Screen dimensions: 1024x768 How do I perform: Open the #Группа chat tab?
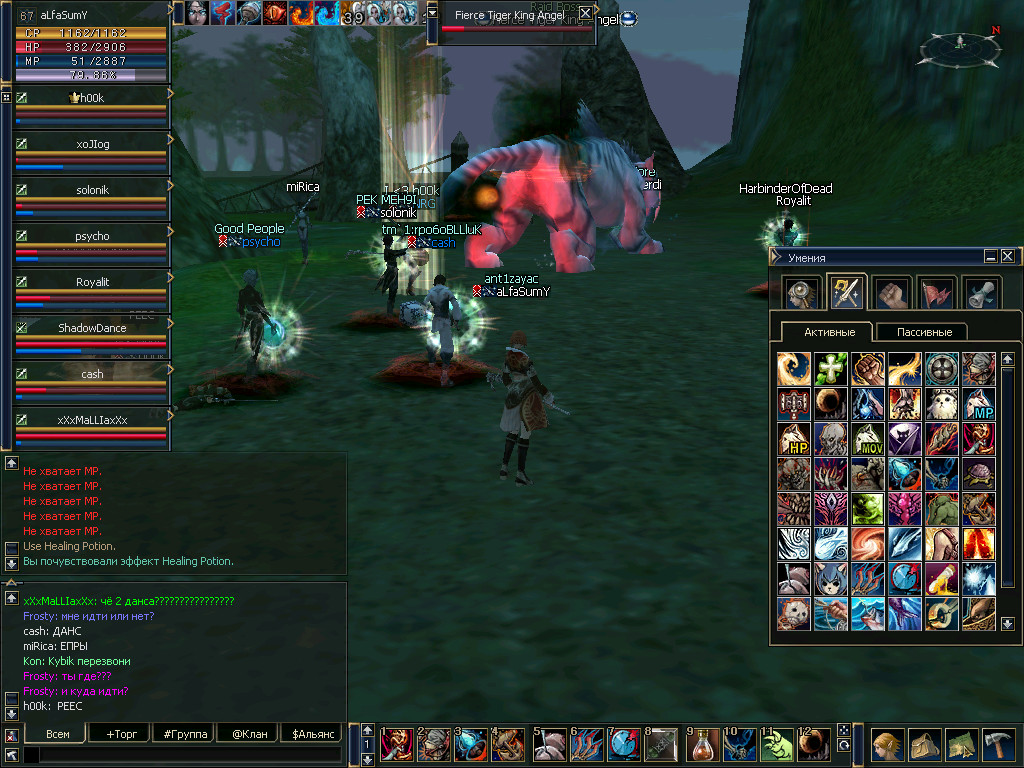(185, 733)
